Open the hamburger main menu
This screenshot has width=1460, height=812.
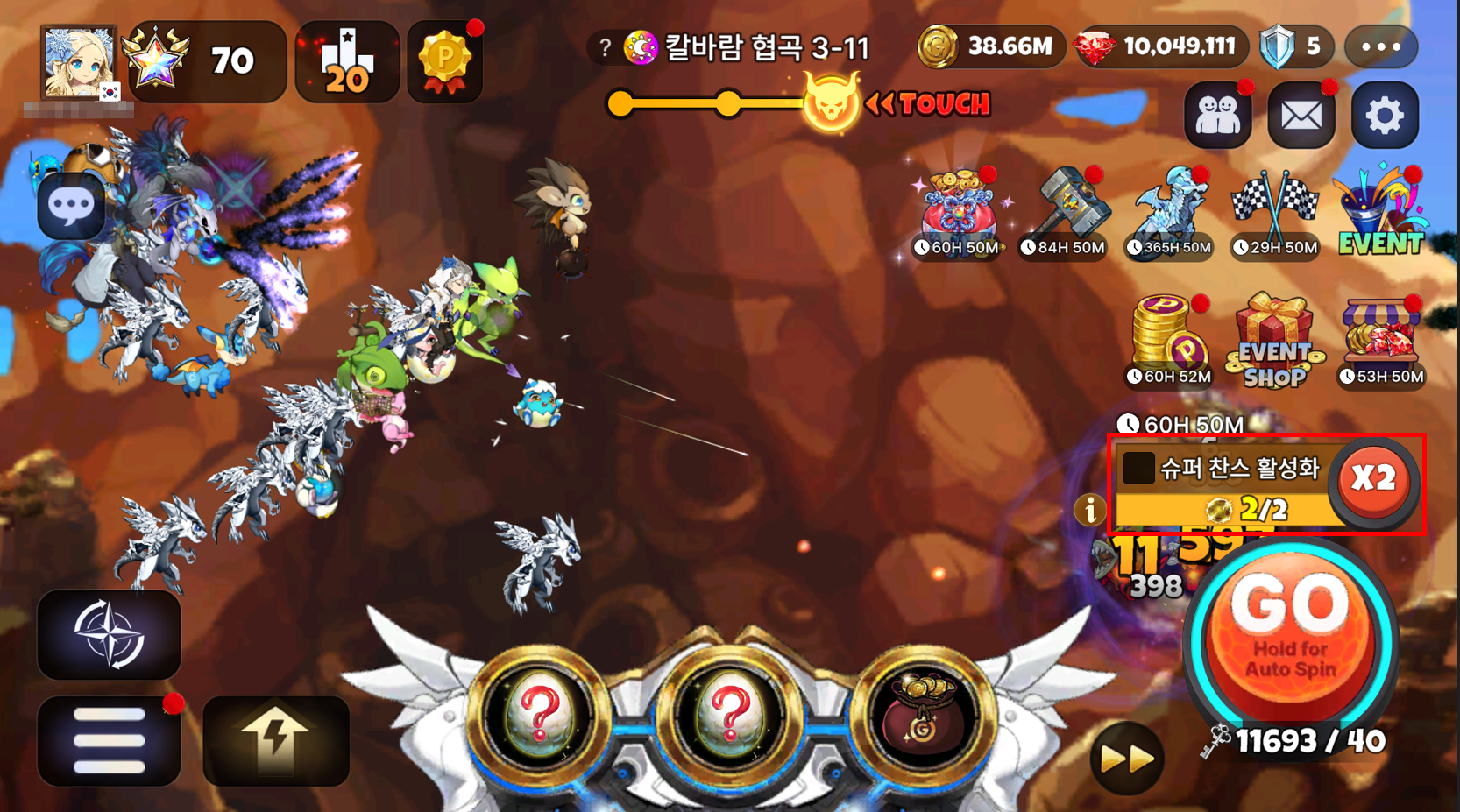click(x=109, y=741)
